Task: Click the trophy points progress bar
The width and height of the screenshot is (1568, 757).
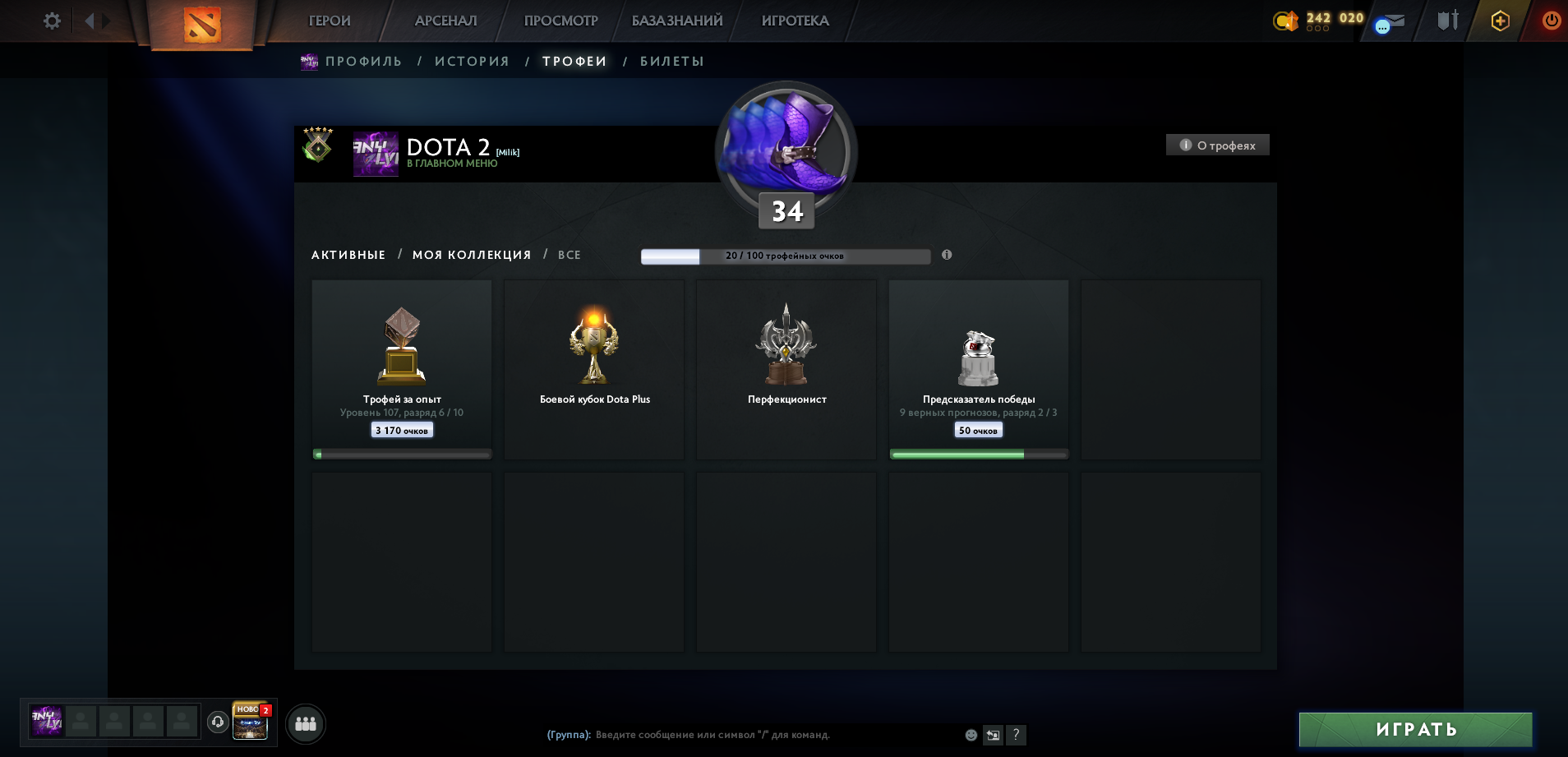Action: coord(785,256)
